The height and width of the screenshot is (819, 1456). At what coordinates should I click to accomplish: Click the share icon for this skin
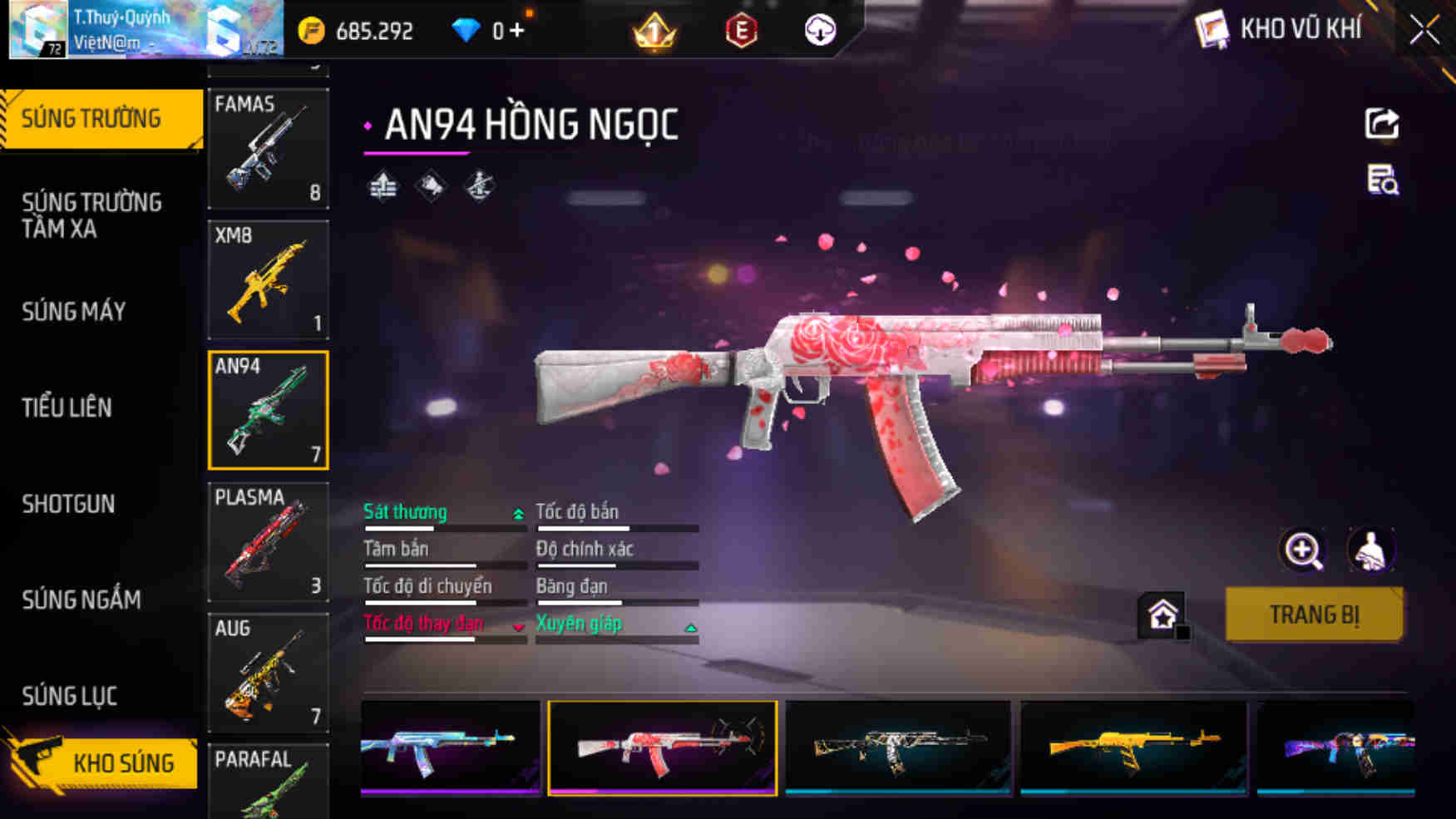coord(1382,124)
